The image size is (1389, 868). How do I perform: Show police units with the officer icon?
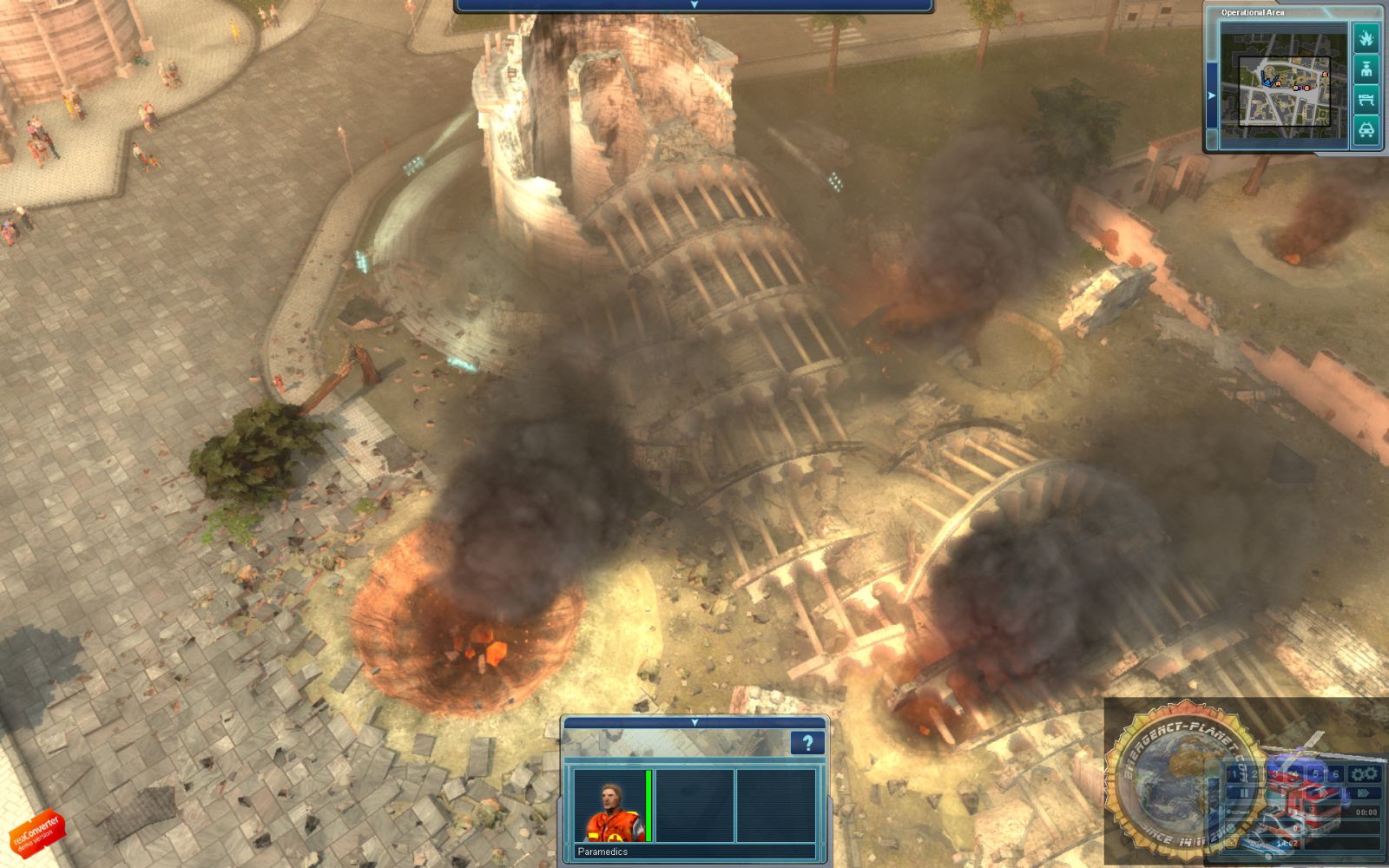1366,68
